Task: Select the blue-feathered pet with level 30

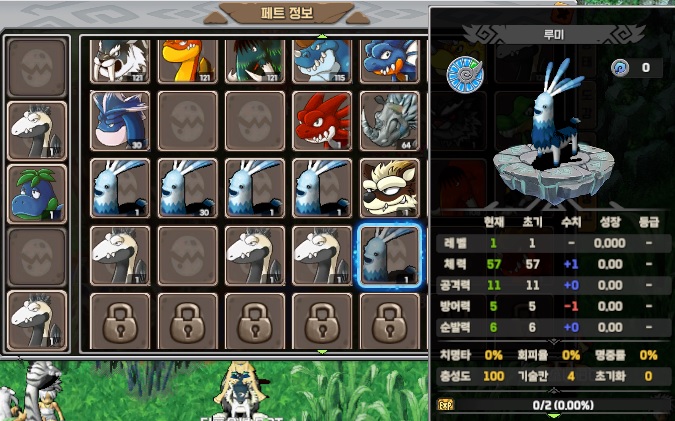Action: tap(188, 188)
